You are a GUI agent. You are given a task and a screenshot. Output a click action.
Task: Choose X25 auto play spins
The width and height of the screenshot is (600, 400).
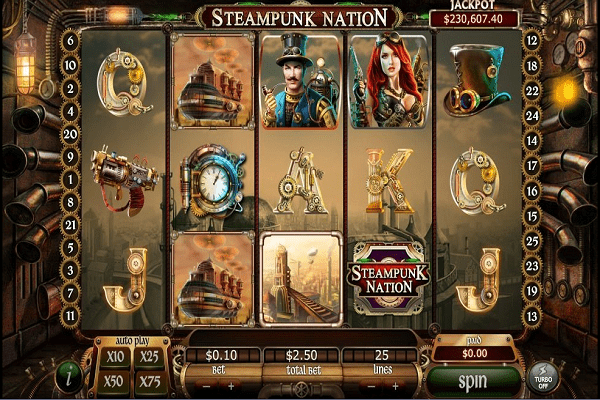151,358
